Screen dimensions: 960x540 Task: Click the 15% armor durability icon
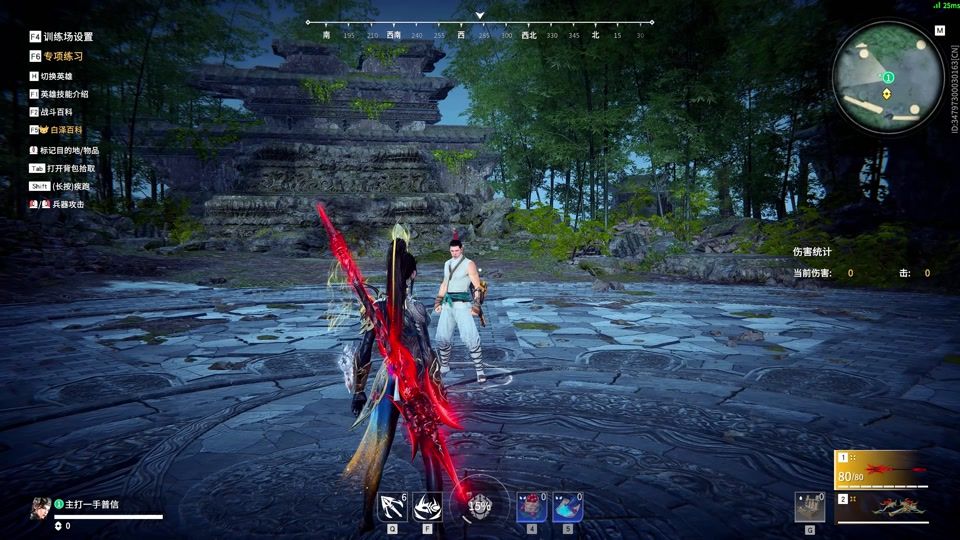pyautogui.click(x=479, y=506)
